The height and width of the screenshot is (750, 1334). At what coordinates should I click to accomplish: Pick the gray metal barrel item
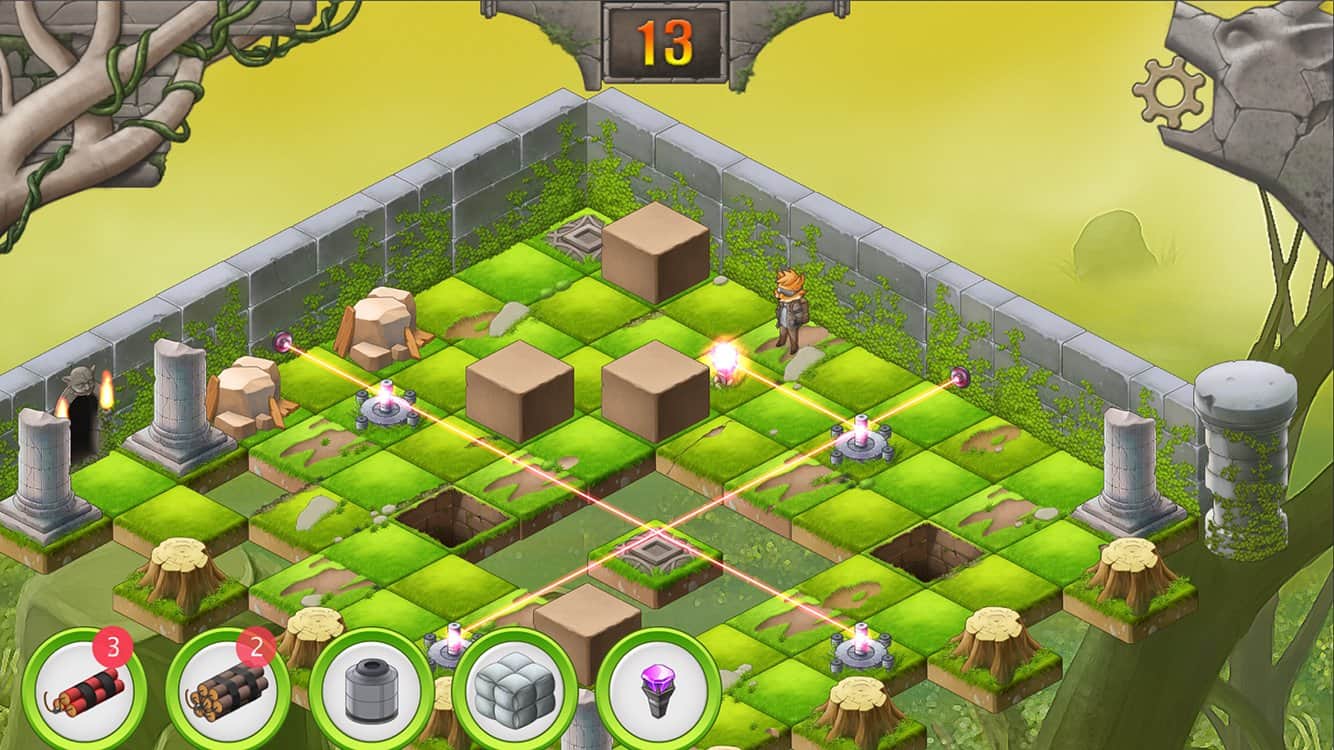pos(371,689)
